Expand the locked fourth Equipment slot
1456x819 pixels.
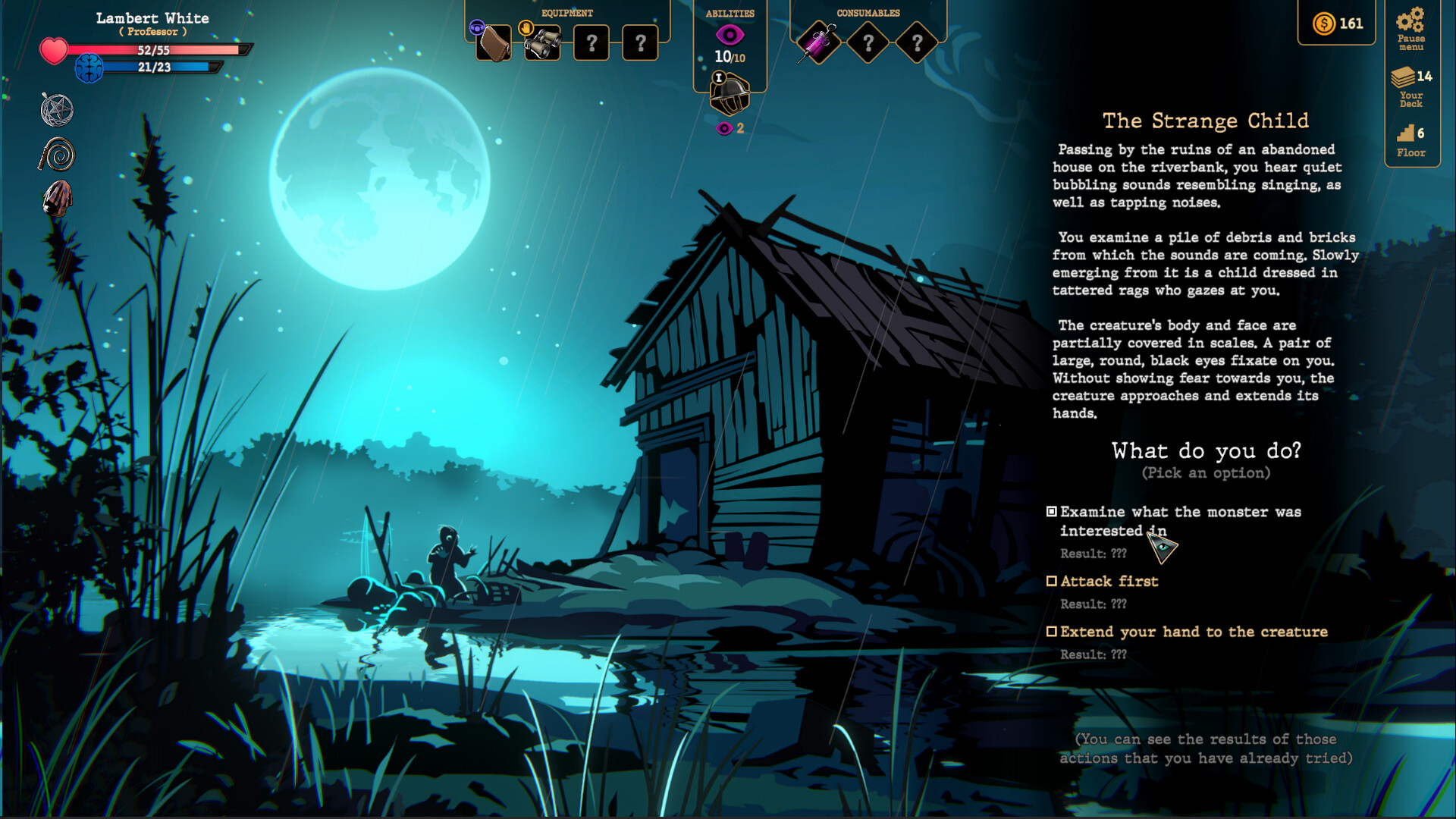(x=639, y=43)
